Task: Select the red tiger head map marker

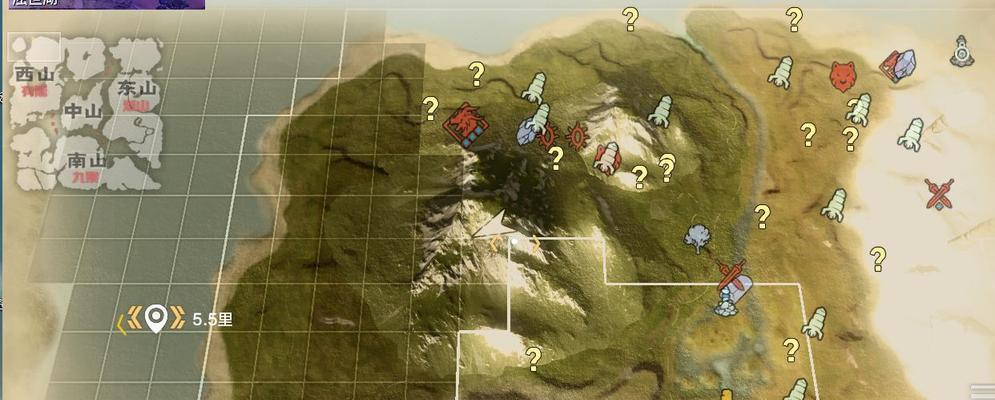Action: (x=844, y=74)
